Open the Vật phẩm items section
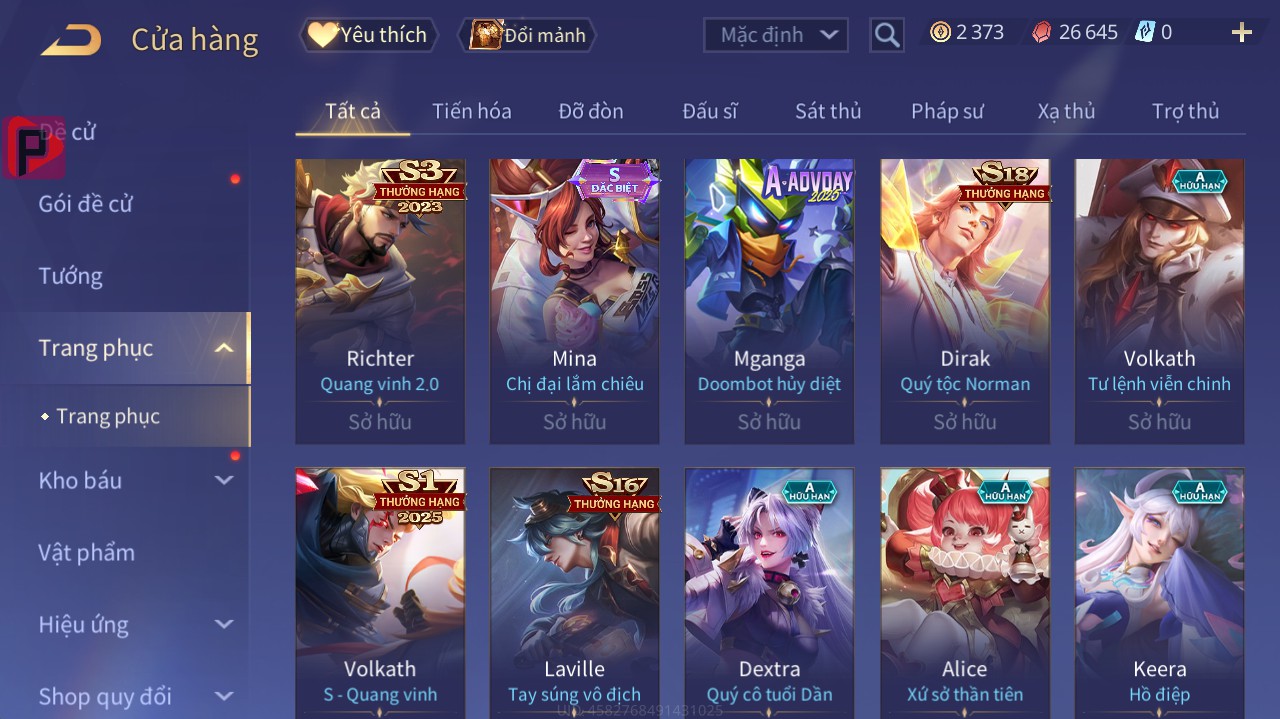1280x719 pixels. (86, 552)
